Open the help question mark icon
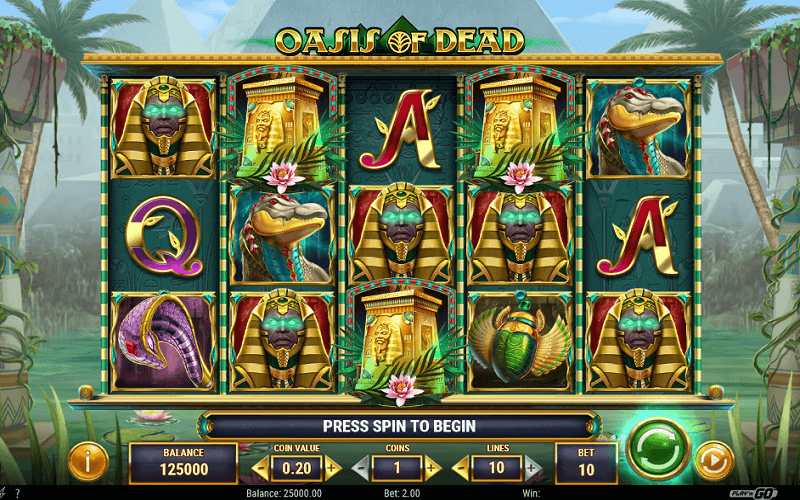This screenshot has height=500, width=800. [x=16, y=493]
